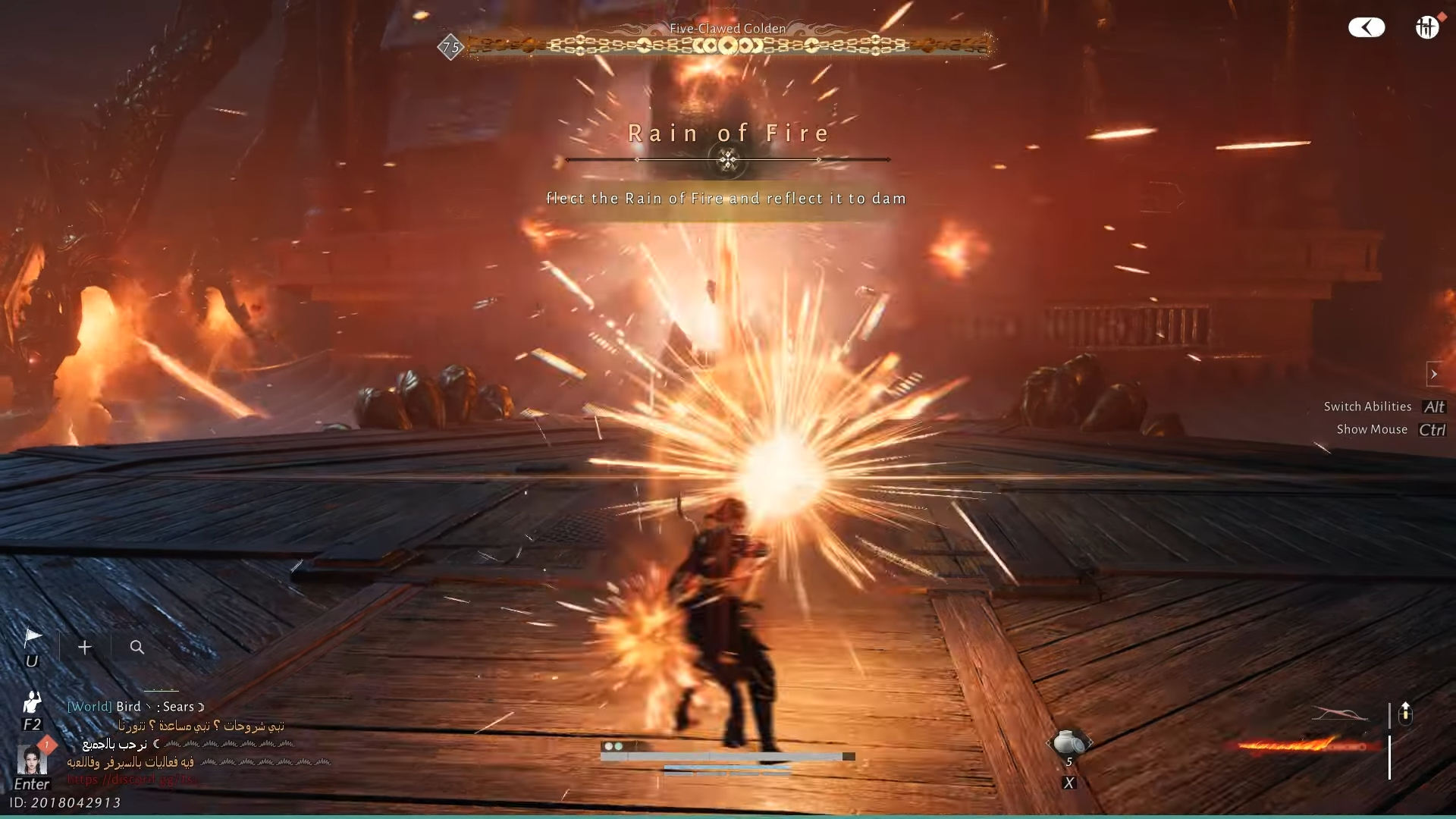Viewport: 1456px width, 819px height.
Task: Click the plus icon above the chat
Action: pos(85,648)
